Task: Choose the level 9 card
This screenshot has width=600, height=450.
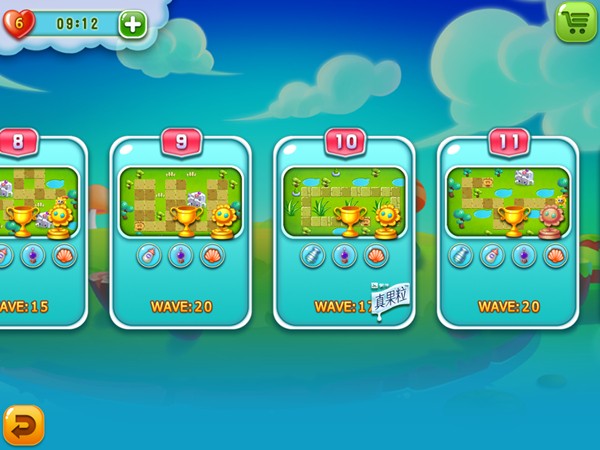Action: point(181,230)
